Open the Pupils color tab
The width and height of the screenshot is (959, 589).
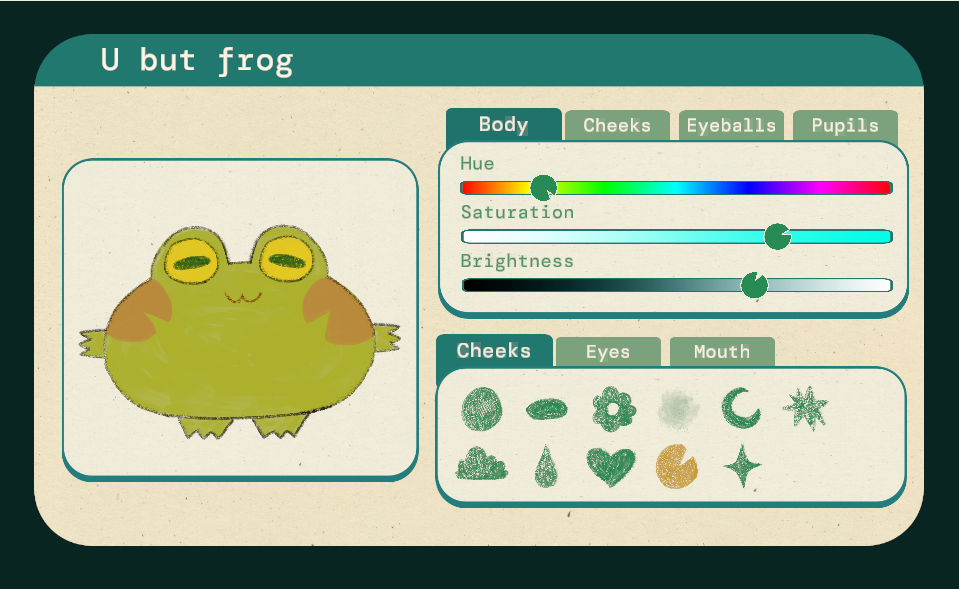(x=845, y=126)
